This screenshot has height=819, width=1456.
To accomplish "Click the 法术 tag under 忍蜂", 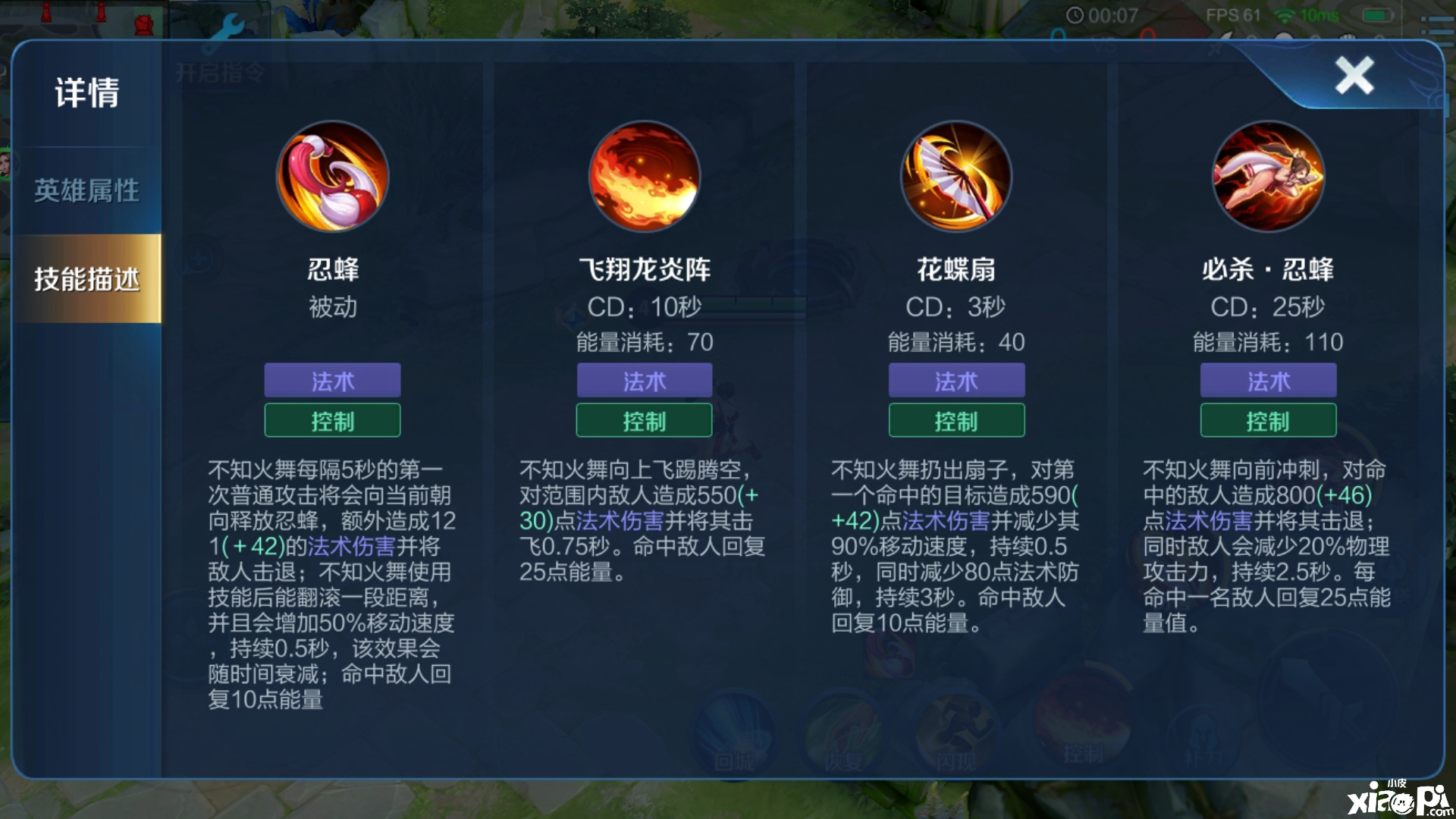I will tap(331, 381).
